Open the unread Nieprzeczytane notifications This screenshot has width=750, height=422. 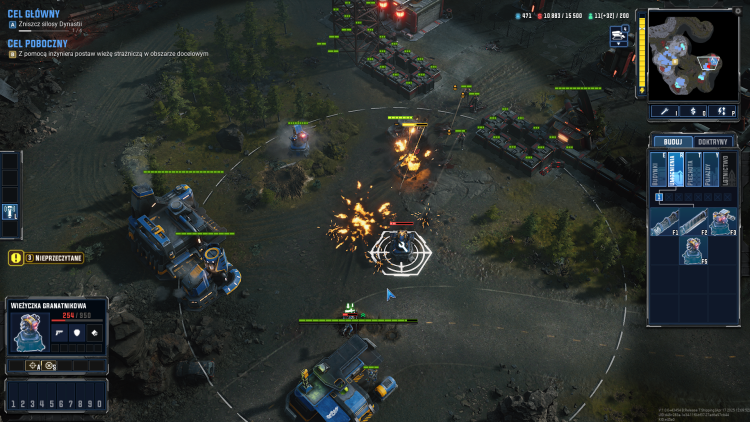[x=46, y=258]
